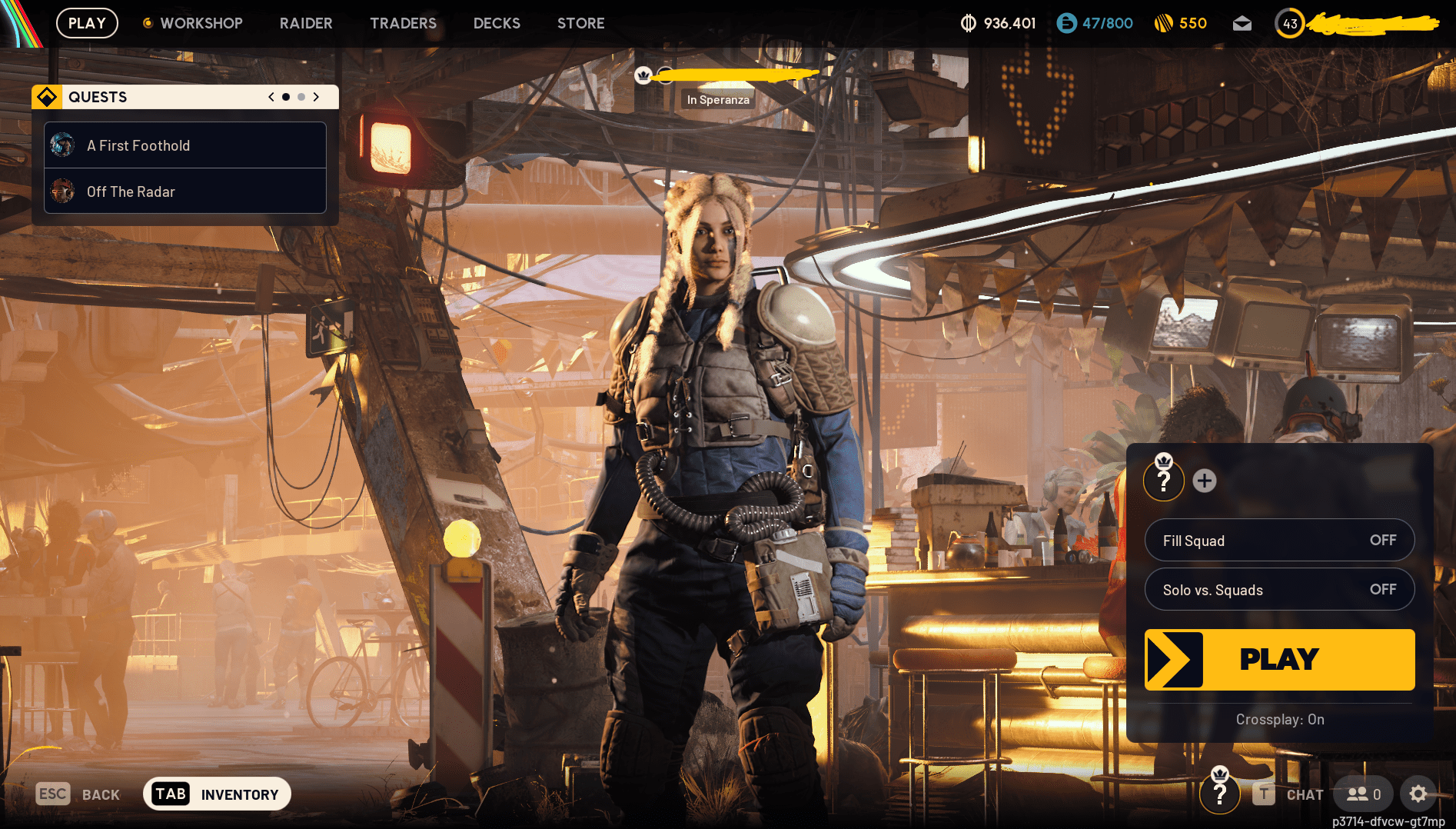Click the player level 43 badge
The width and height of the screenshot is (1456, 829).
(1289, 23)
